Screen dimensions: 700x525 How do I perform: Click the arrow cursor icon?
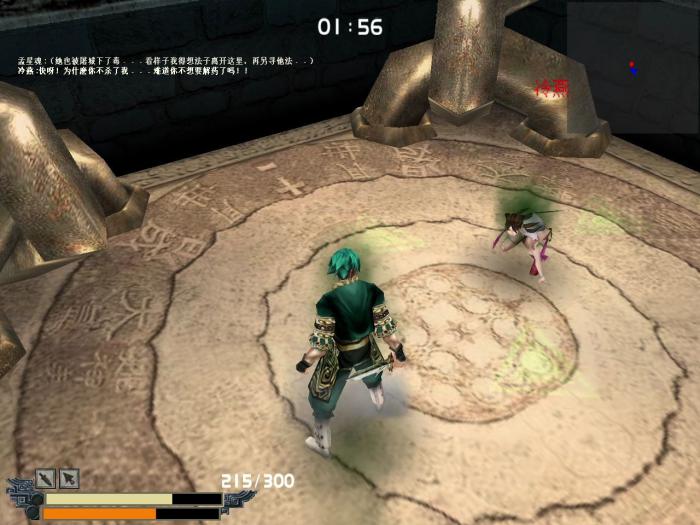click(x=69, y=478)
